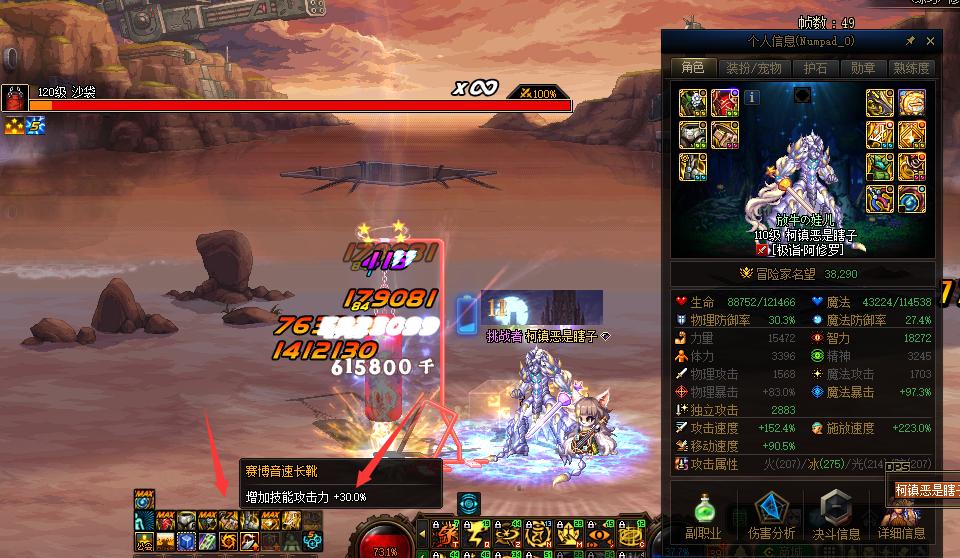Show the 勋章 tab

(863, 68)
